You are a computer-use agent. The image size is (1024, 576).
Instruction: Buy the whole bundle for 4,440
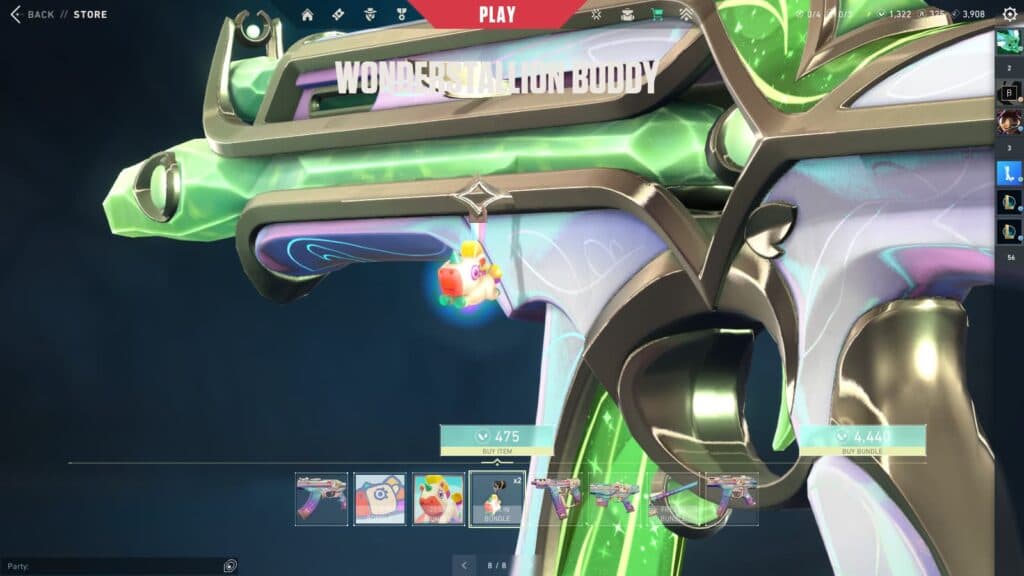(x=862, y=440)
